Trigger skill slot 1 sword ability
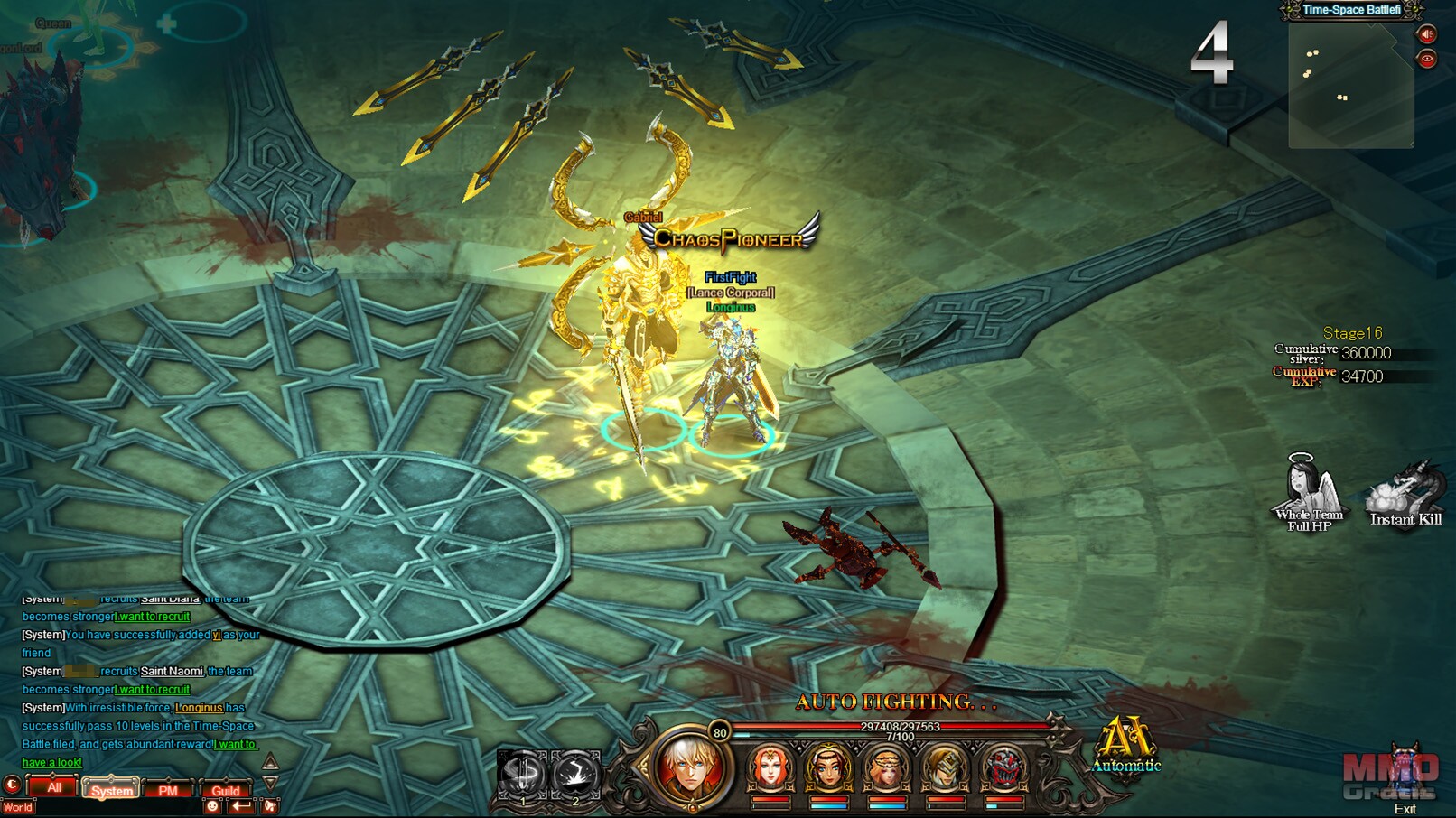Screen dimensions: 1456x818 (522, 775)
